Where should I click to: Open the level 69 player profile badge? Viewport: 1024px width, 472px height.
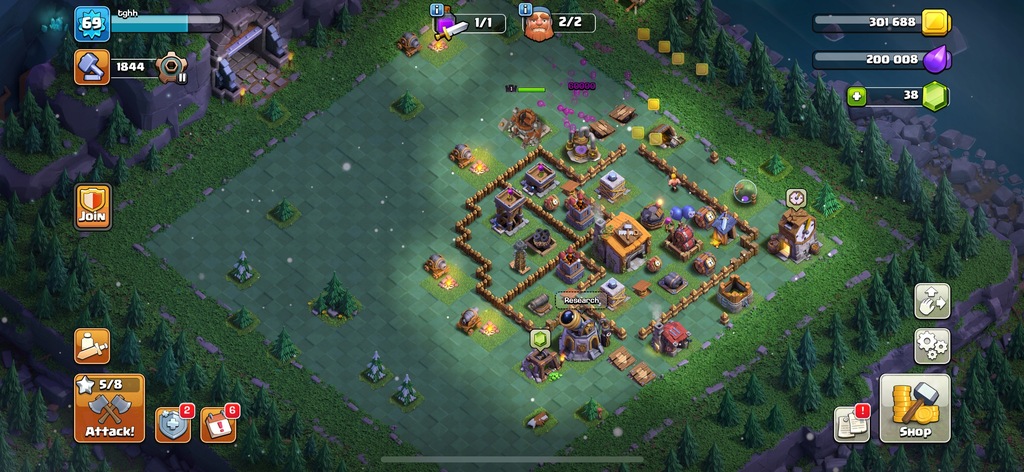tap(91, 23)
